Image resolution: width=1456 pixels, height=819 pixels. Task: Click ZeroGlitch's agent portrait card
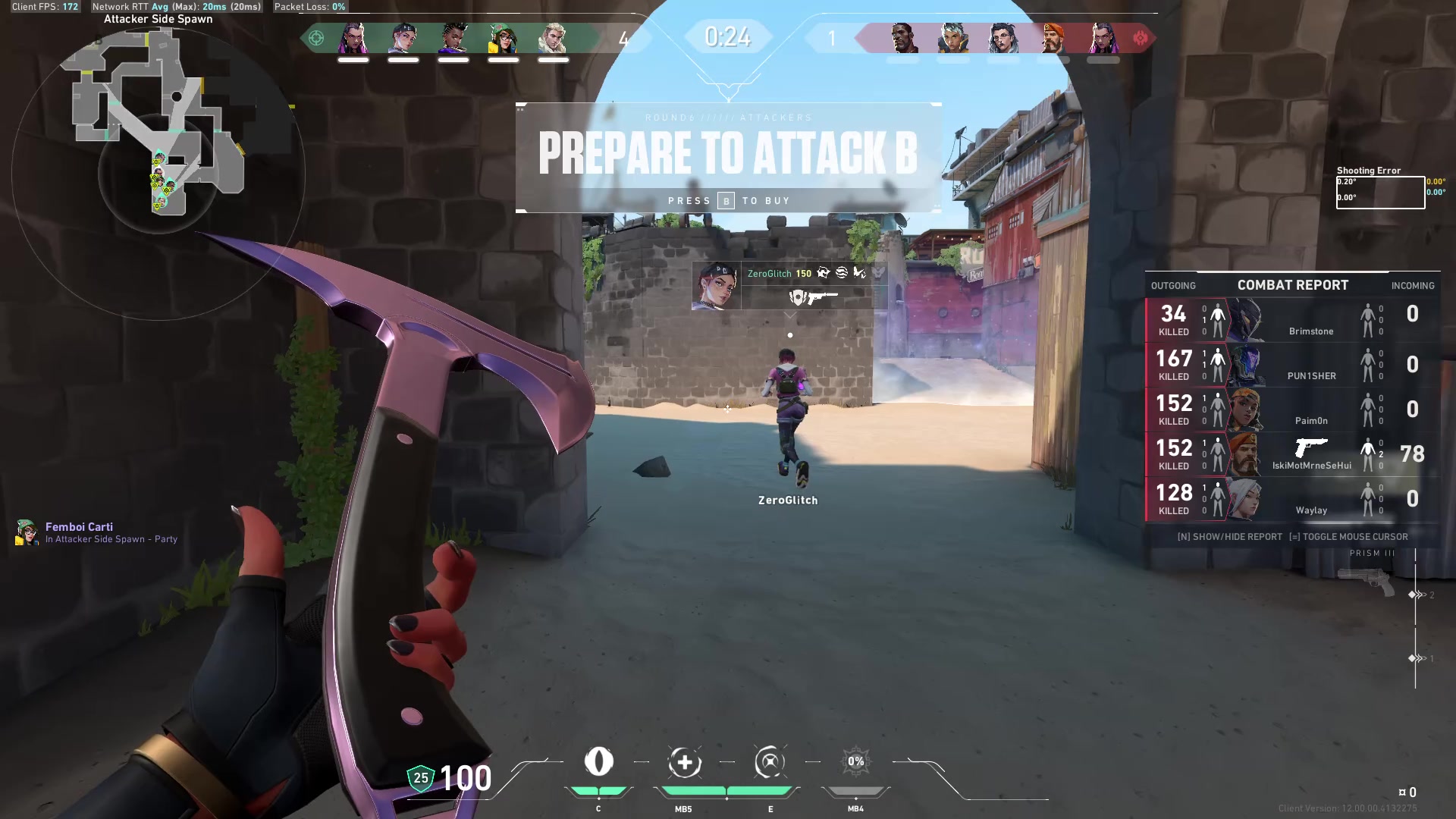[717, 286]
